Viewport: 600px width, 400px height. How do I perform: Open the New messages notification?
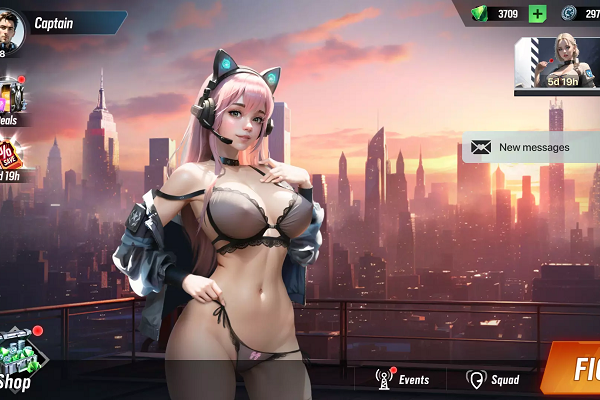click(x=530, y=147)
